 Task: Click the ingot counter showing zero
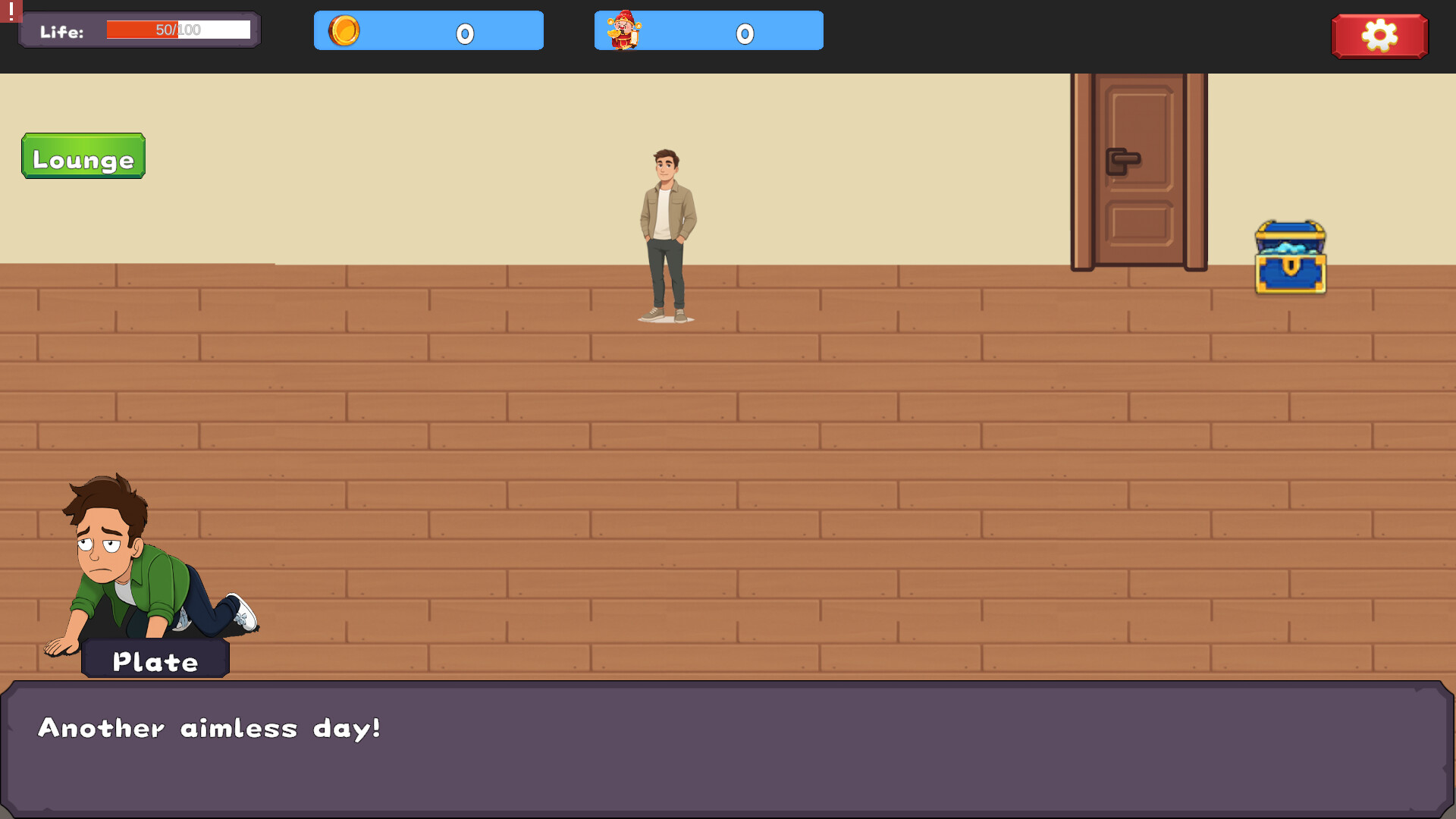745,32
